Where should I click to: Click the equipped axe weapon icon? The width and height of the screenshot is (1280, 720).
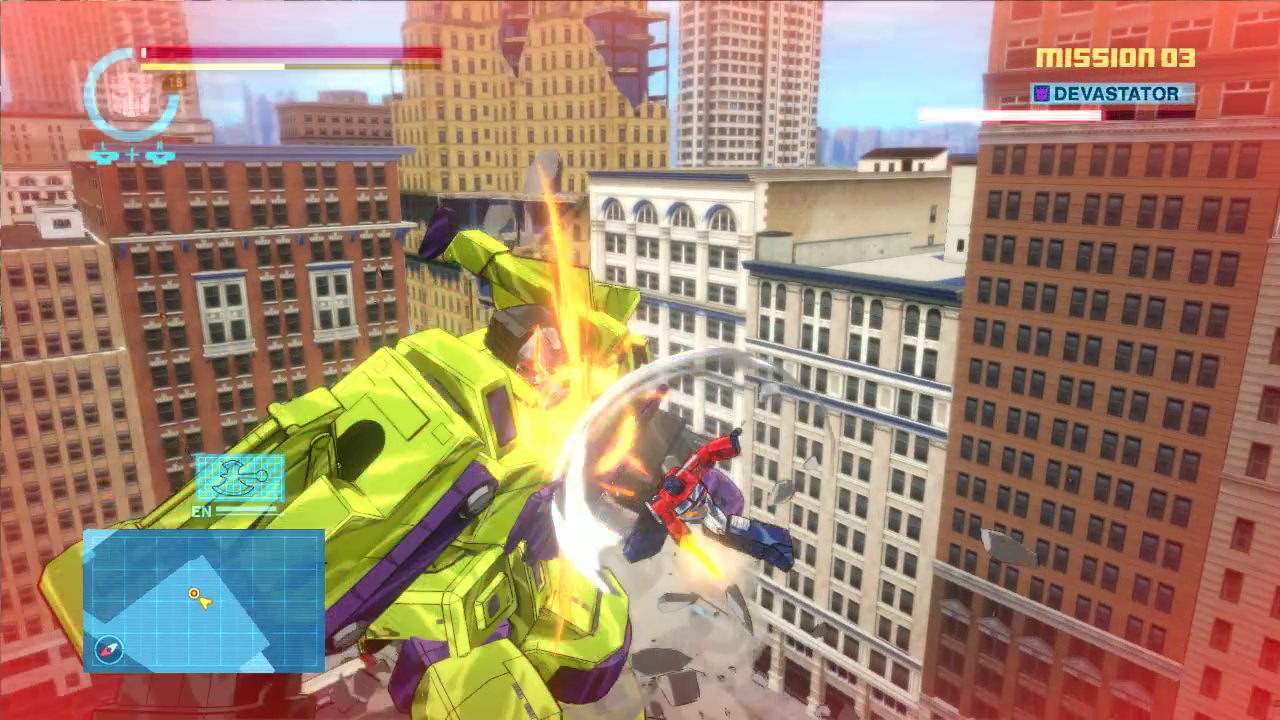240,477
